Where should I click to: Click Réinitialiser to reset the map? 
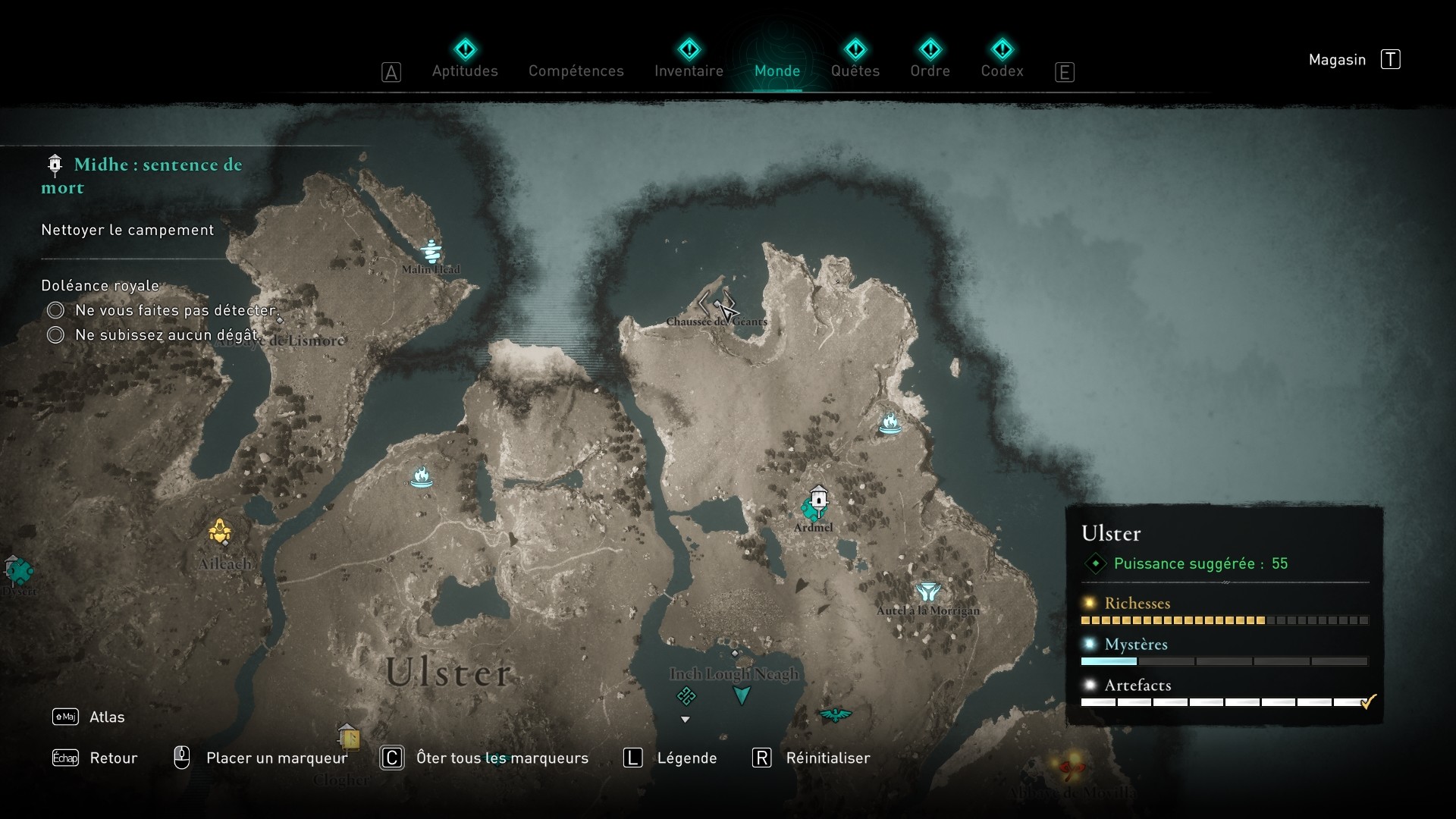tap(827, 758)
